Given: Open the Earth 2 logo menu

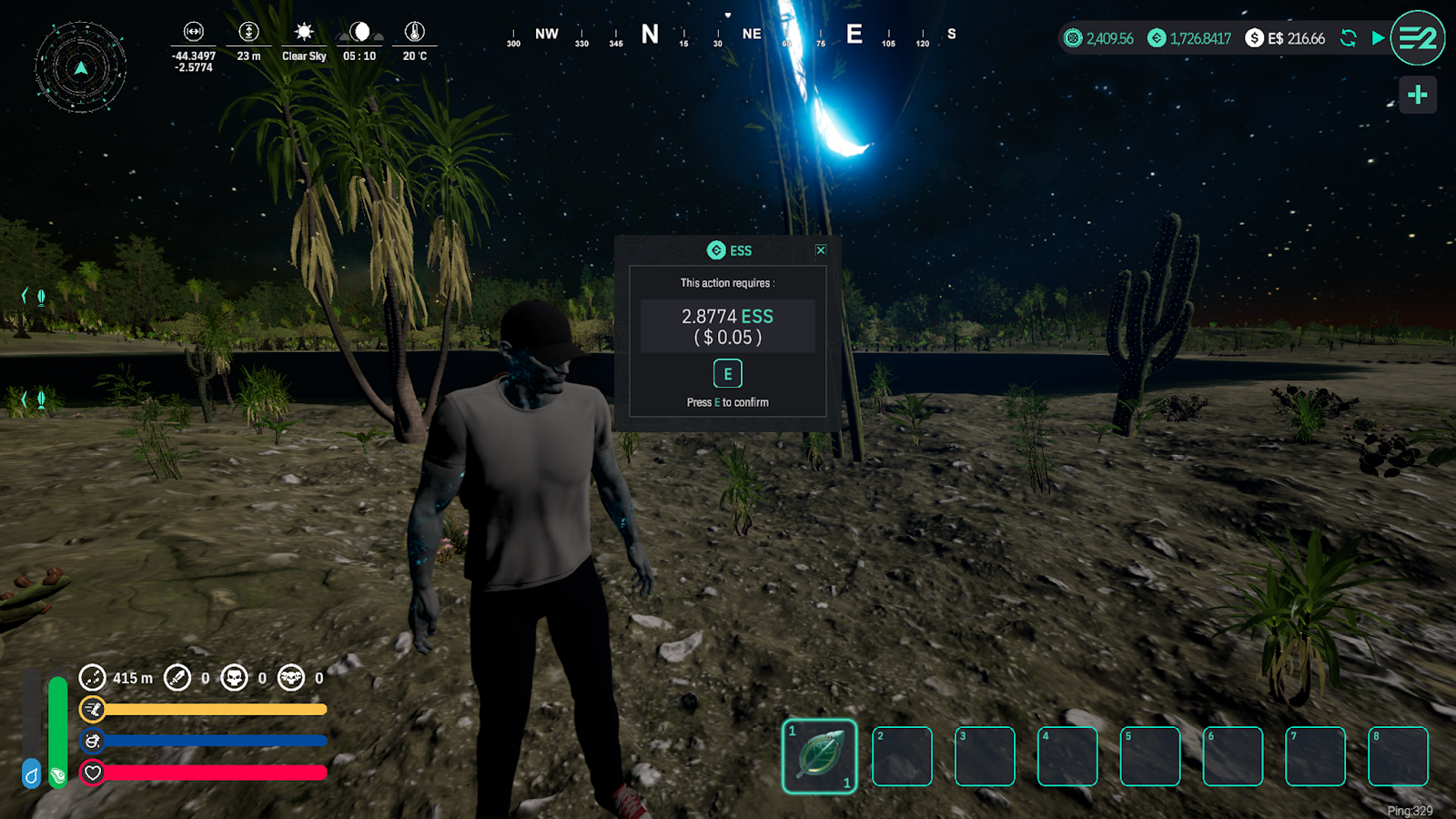Looking at the screenshot, I should [x=1417, y=38].
